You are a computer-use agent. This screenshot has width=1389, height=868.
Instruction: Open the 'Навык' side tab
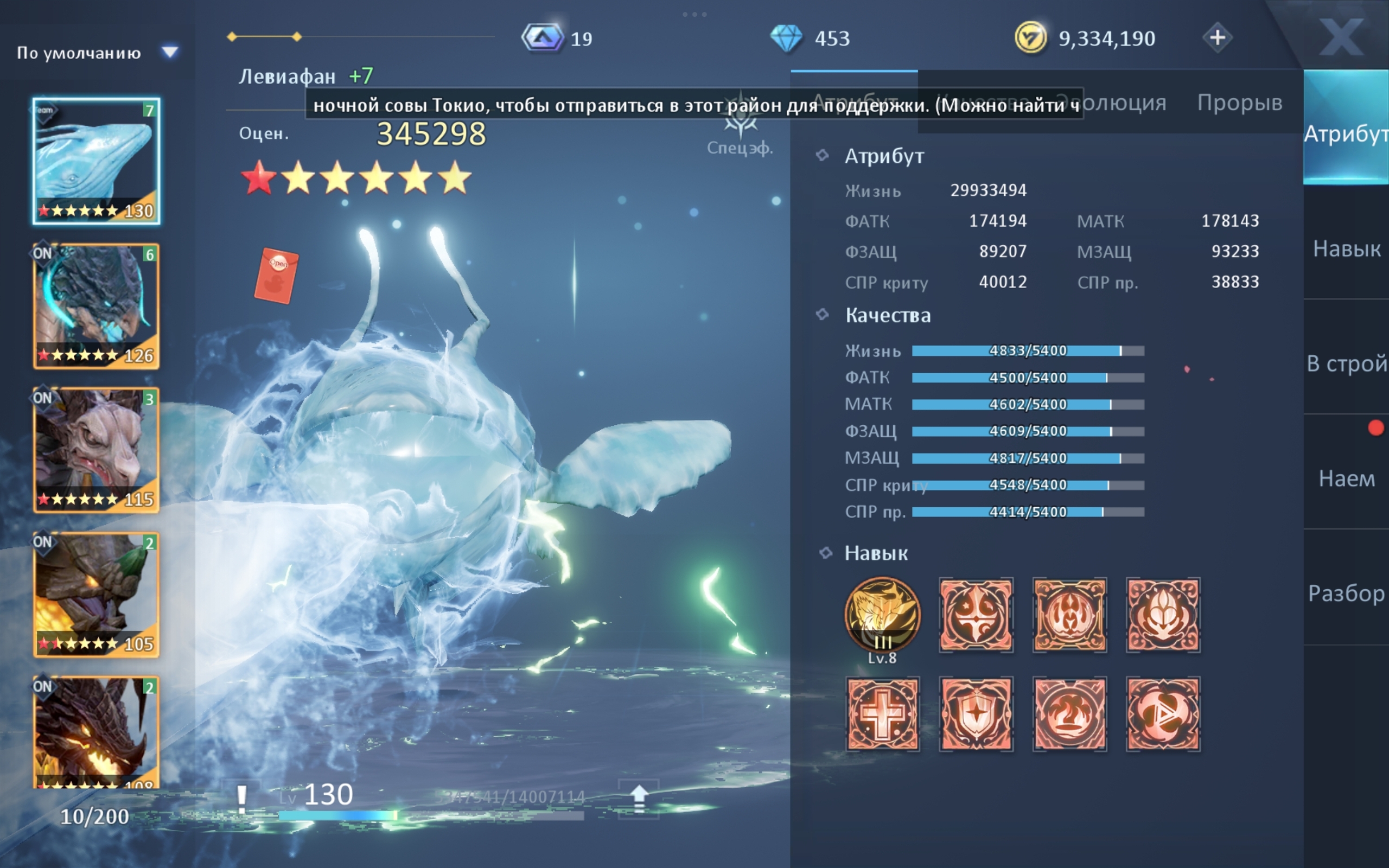click(1346, 248)
